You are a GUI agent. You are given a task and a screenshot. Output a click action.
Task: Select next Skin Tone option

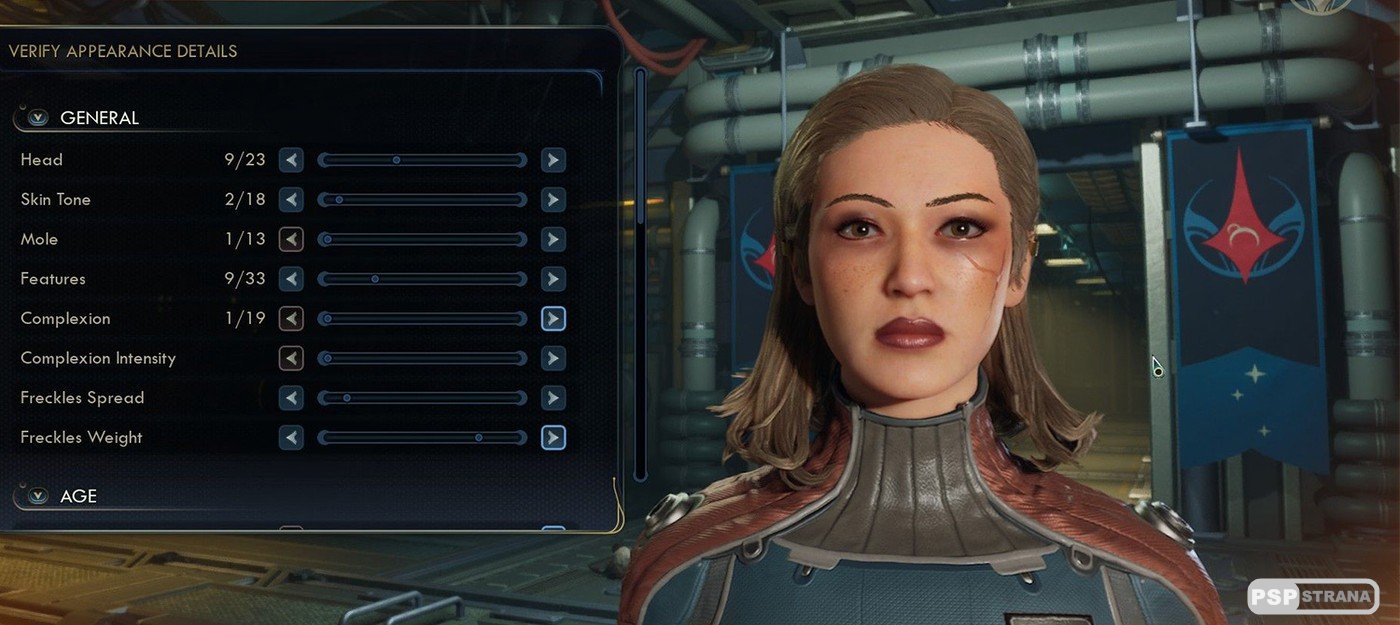(x=553, y=200)
